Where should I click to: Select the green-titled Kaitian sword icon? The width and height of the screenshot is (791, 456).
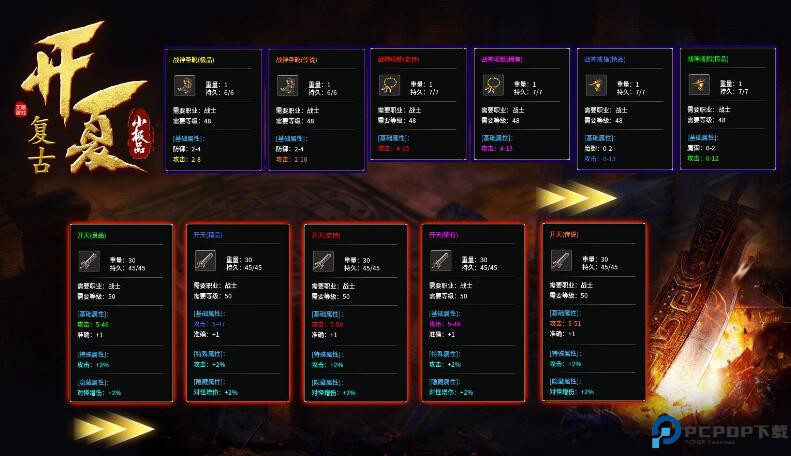(x=88, y=262)
